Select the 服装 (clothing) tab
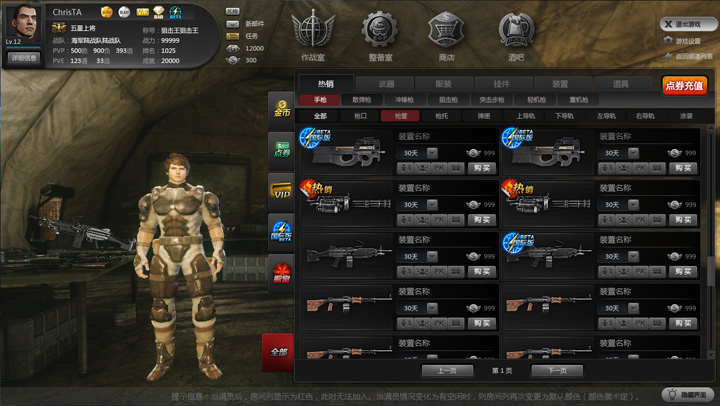The width and height of the screenshot is (720, 406). [443, 84]
